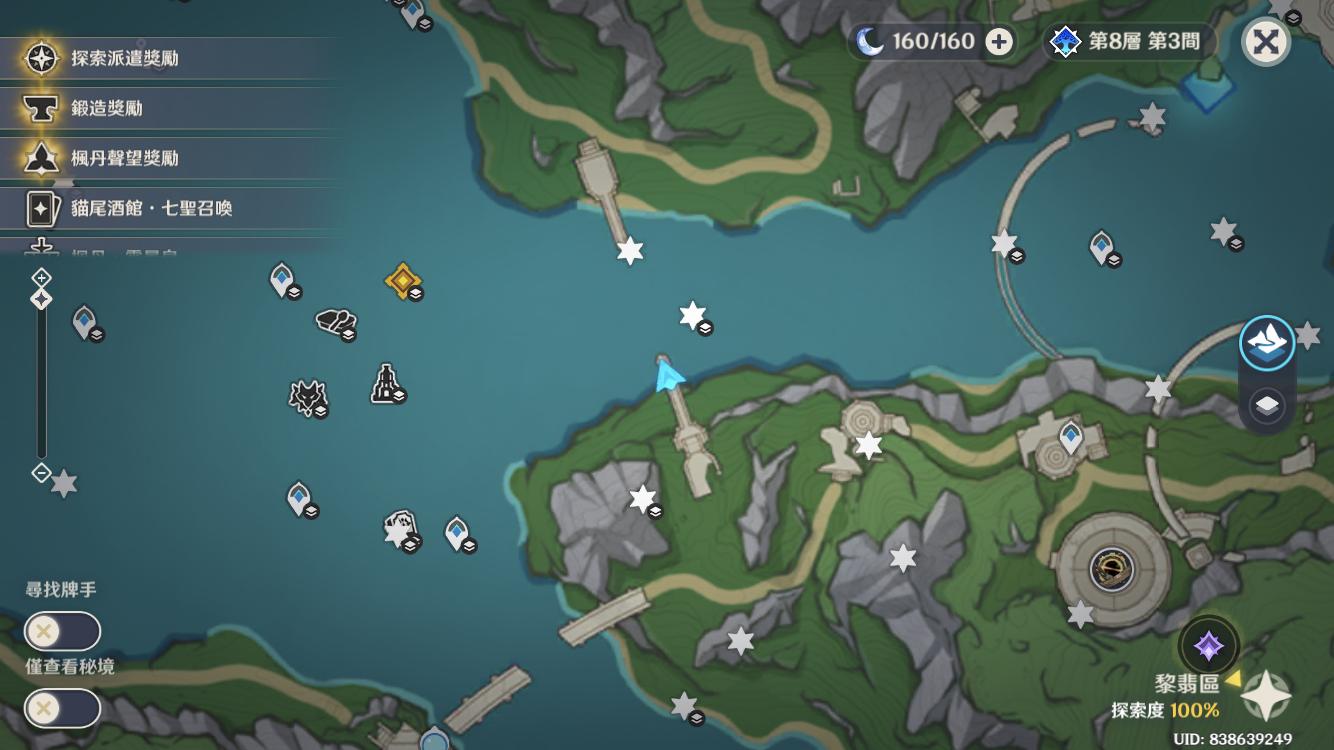This screenshot has height=750, width=1334.
Task: Select the golden diamond domain marker
Action: (x=402, y=280)
